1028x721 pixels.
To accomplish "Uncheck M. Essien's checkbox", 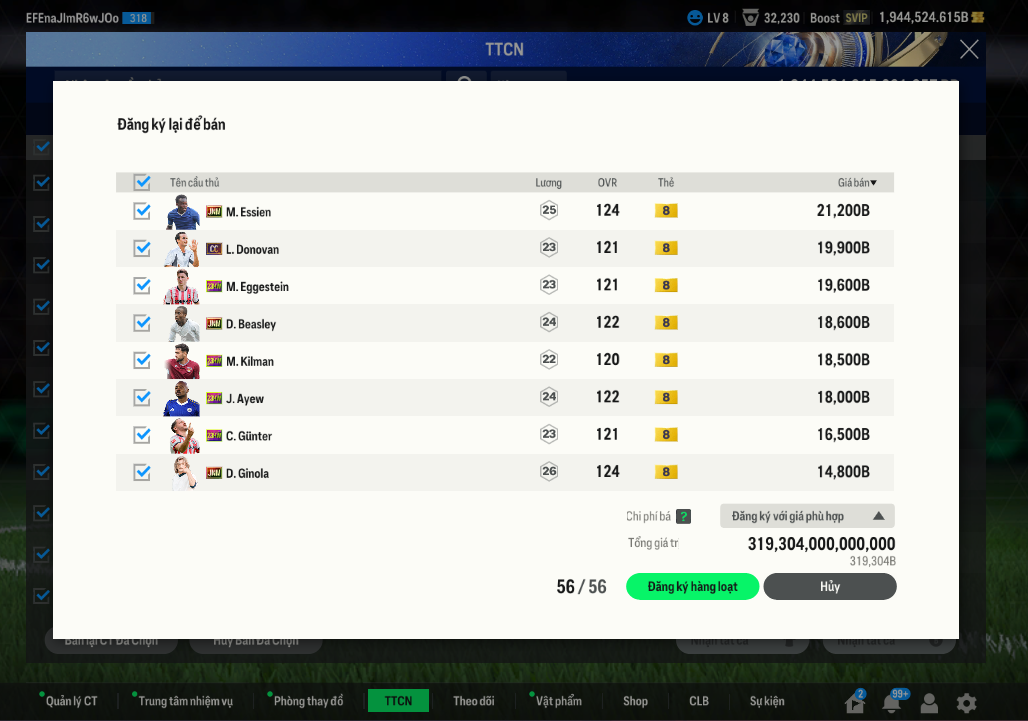I will (x=142, y=211).
